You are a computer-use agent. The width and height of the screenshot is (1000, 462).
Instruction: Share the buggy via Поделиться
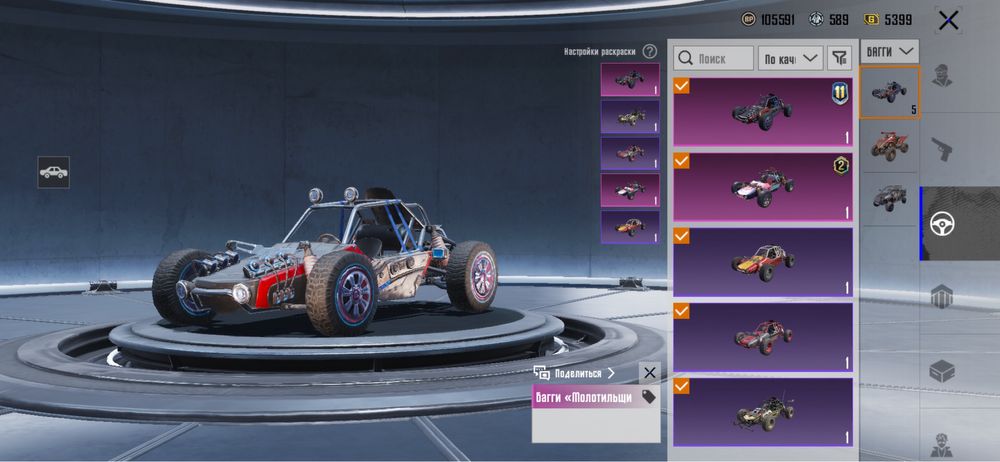[x=577, y=373]
